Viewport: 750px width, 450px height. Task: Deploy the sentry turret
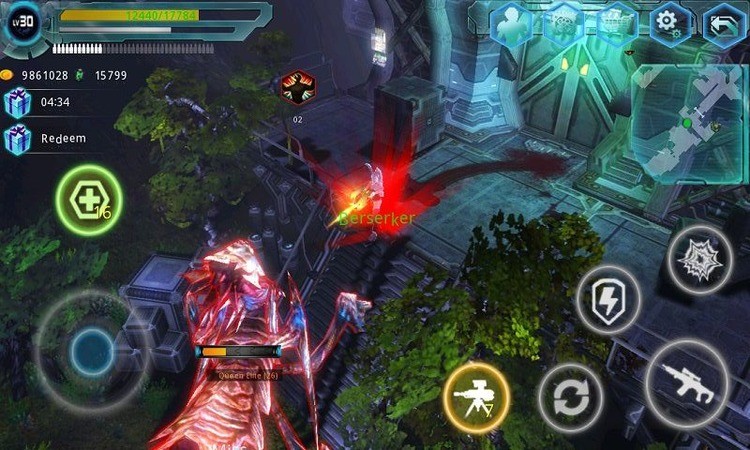coord(475,394)
